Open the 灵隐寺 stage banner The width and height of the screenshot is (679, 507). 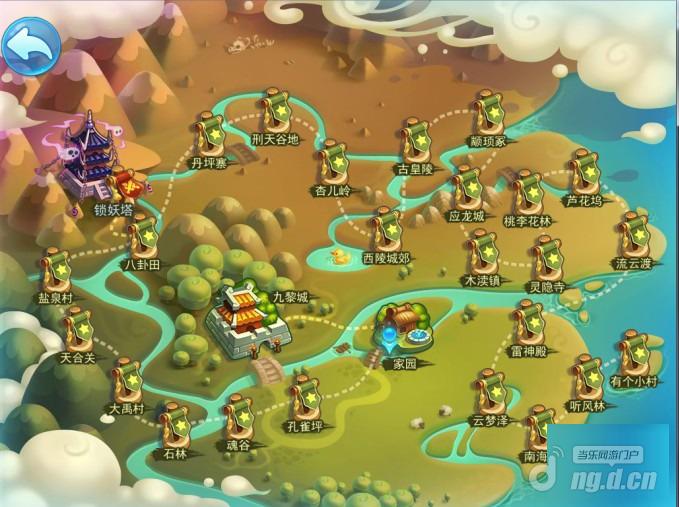[547, 258]
